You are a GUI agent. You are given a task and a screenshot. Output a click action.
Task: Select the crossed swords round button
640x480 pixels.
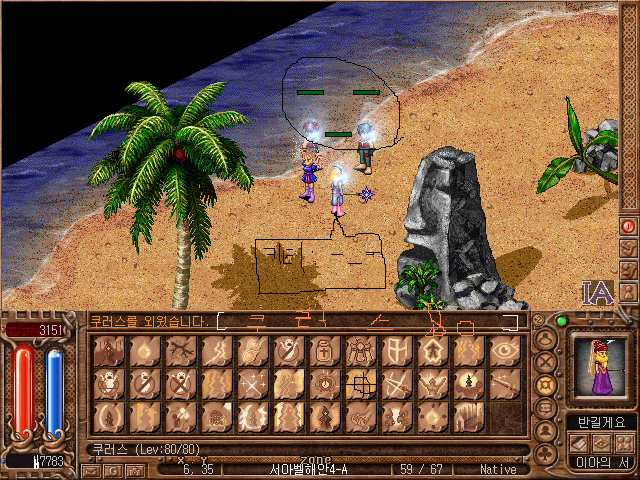[x=546, y=362]
